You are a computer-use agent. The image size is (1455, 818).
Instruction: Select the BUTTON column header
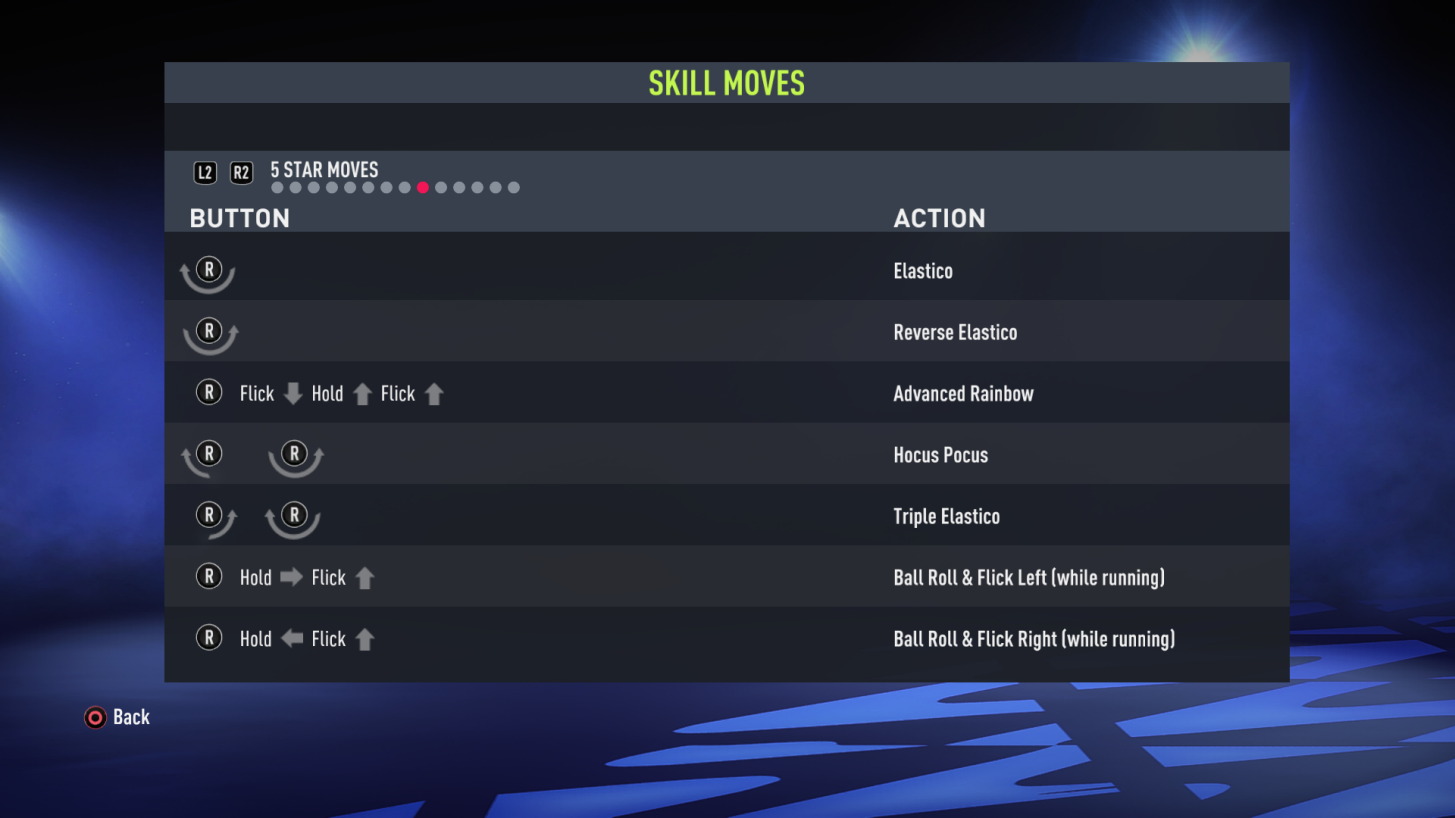pyautogui.click(x=239, y=218)
